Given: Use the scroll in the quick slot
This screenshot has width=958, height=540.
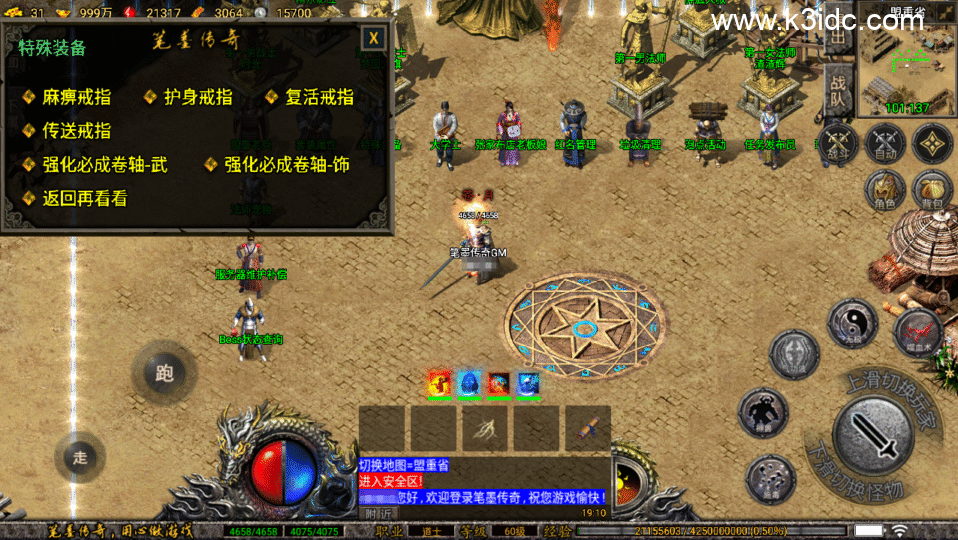Looking at the screenshot, I should click(587, 427).
